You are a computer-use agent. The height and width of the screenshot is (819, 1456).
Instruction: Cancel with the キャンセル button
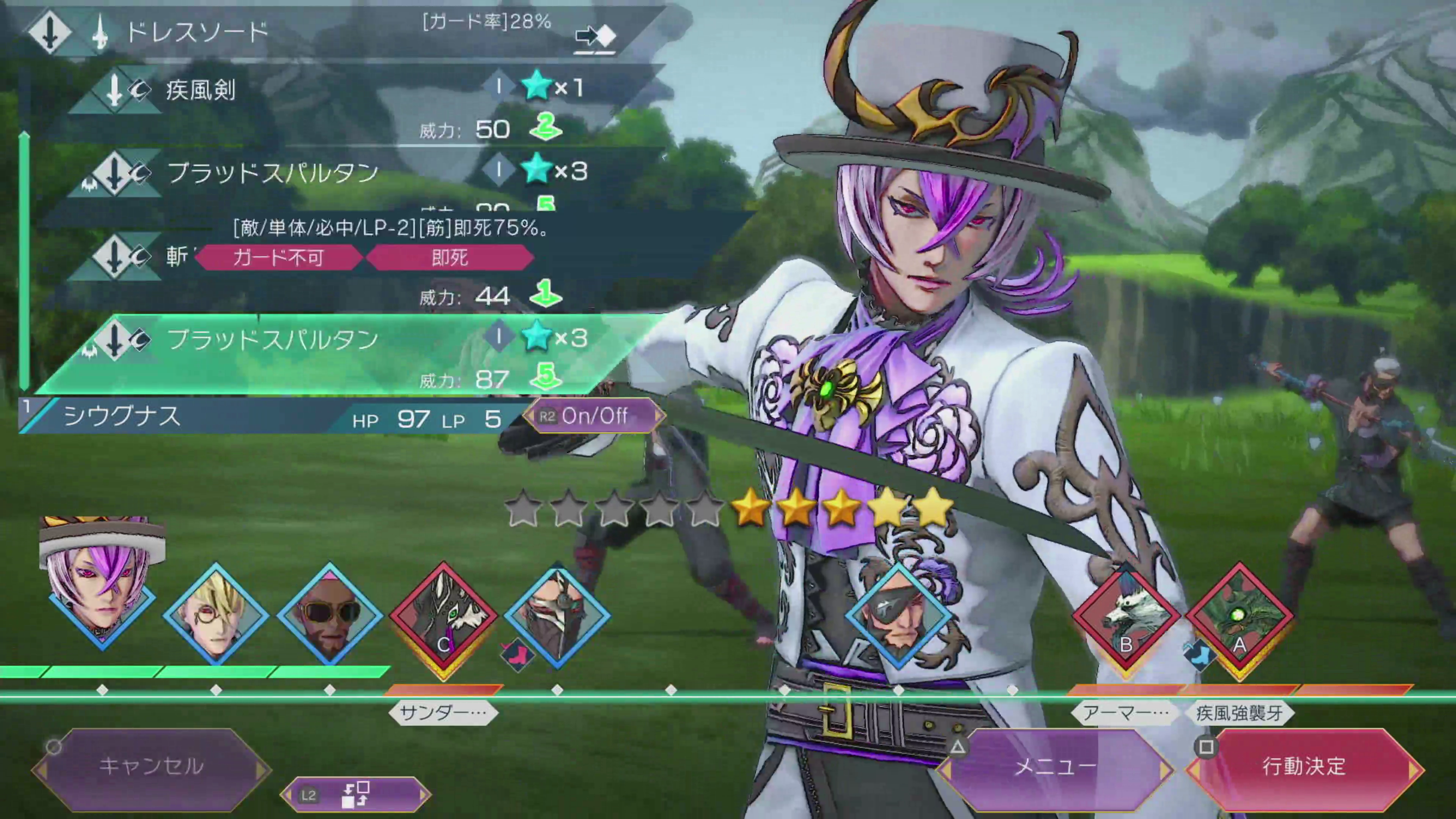151,766
